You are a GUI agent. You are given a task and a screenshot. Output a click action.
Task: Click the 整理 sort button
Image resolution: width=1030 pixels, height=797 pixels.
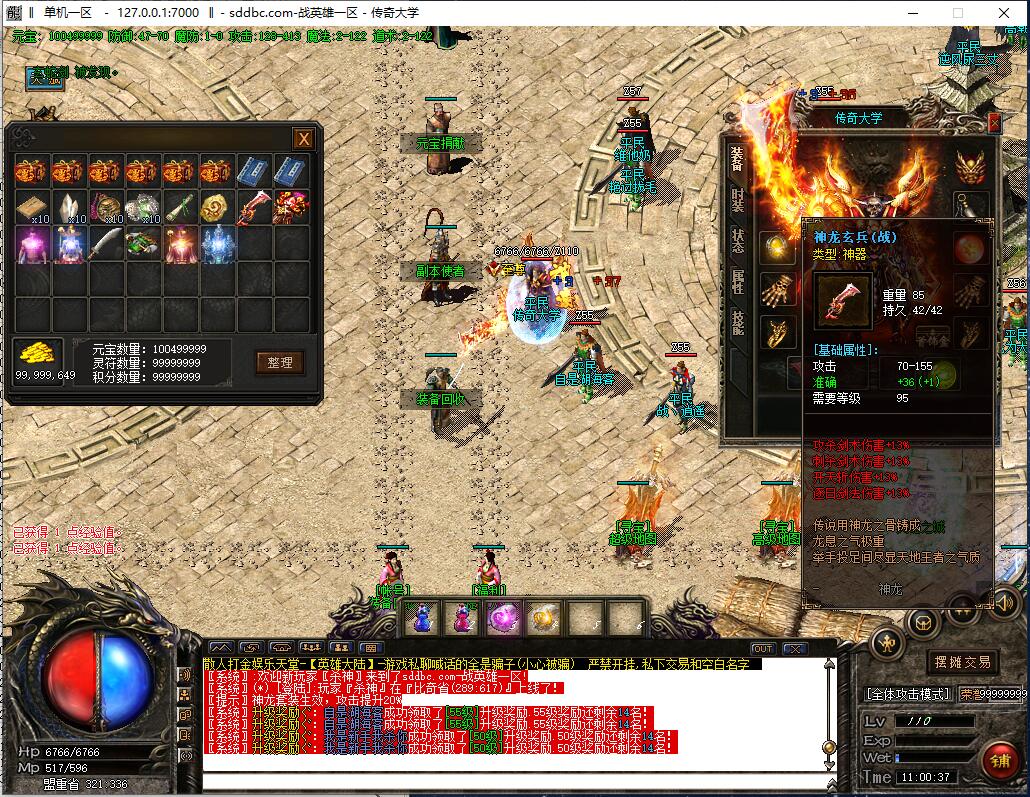pyautogui.click(x=279, y=362)
